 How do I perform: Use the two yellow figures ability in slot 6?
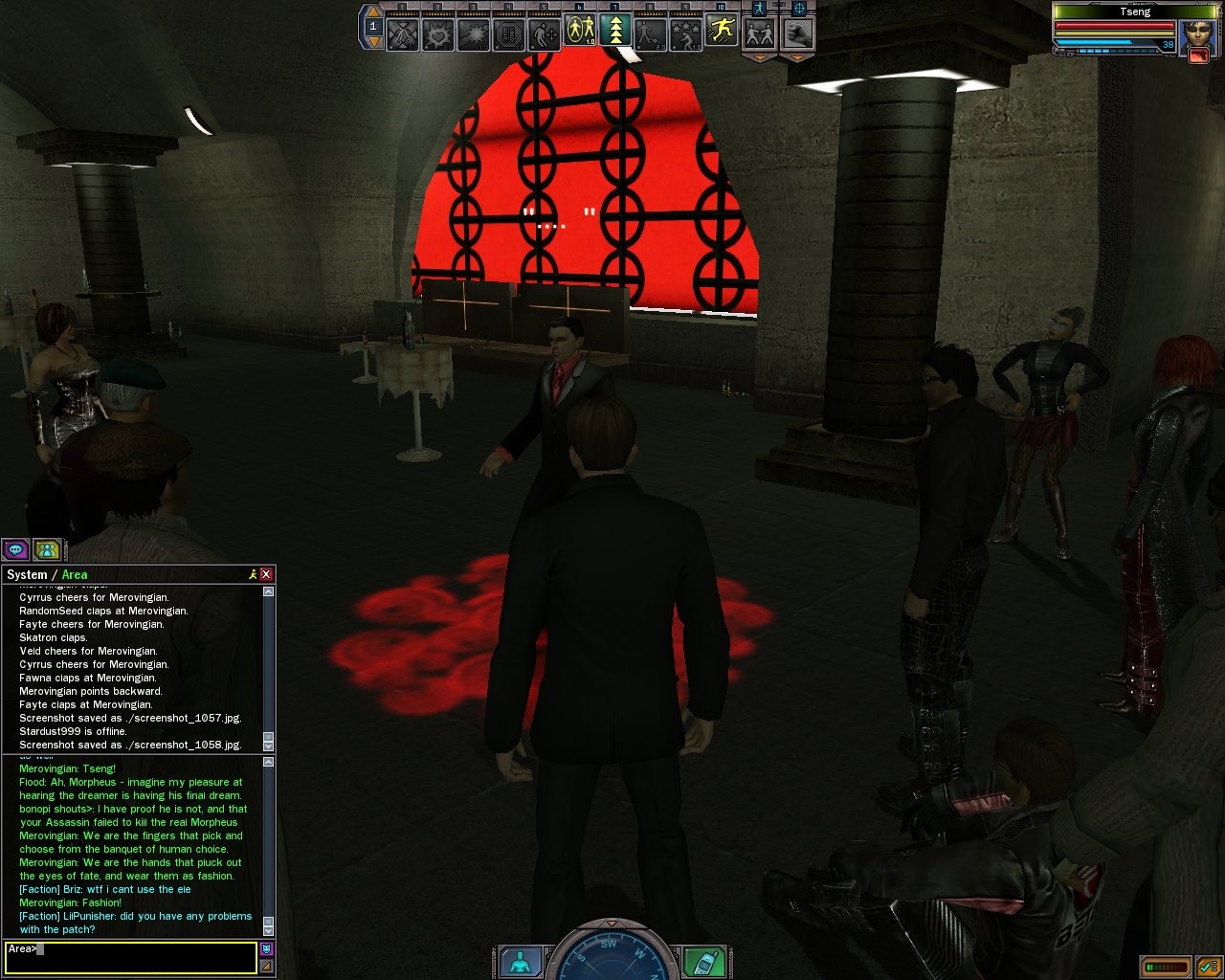[x=581, y=33]
